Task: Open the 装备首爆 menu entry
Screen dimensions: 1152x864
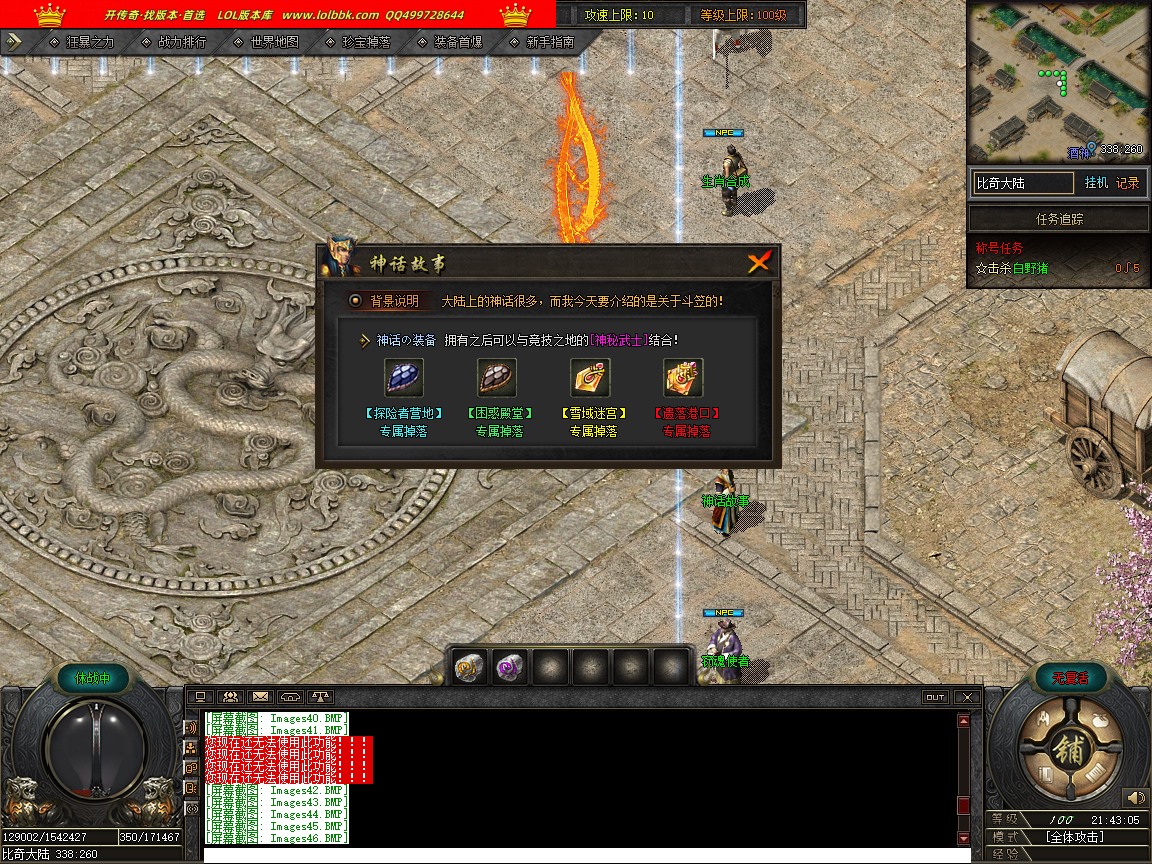Action: point(458,42)
